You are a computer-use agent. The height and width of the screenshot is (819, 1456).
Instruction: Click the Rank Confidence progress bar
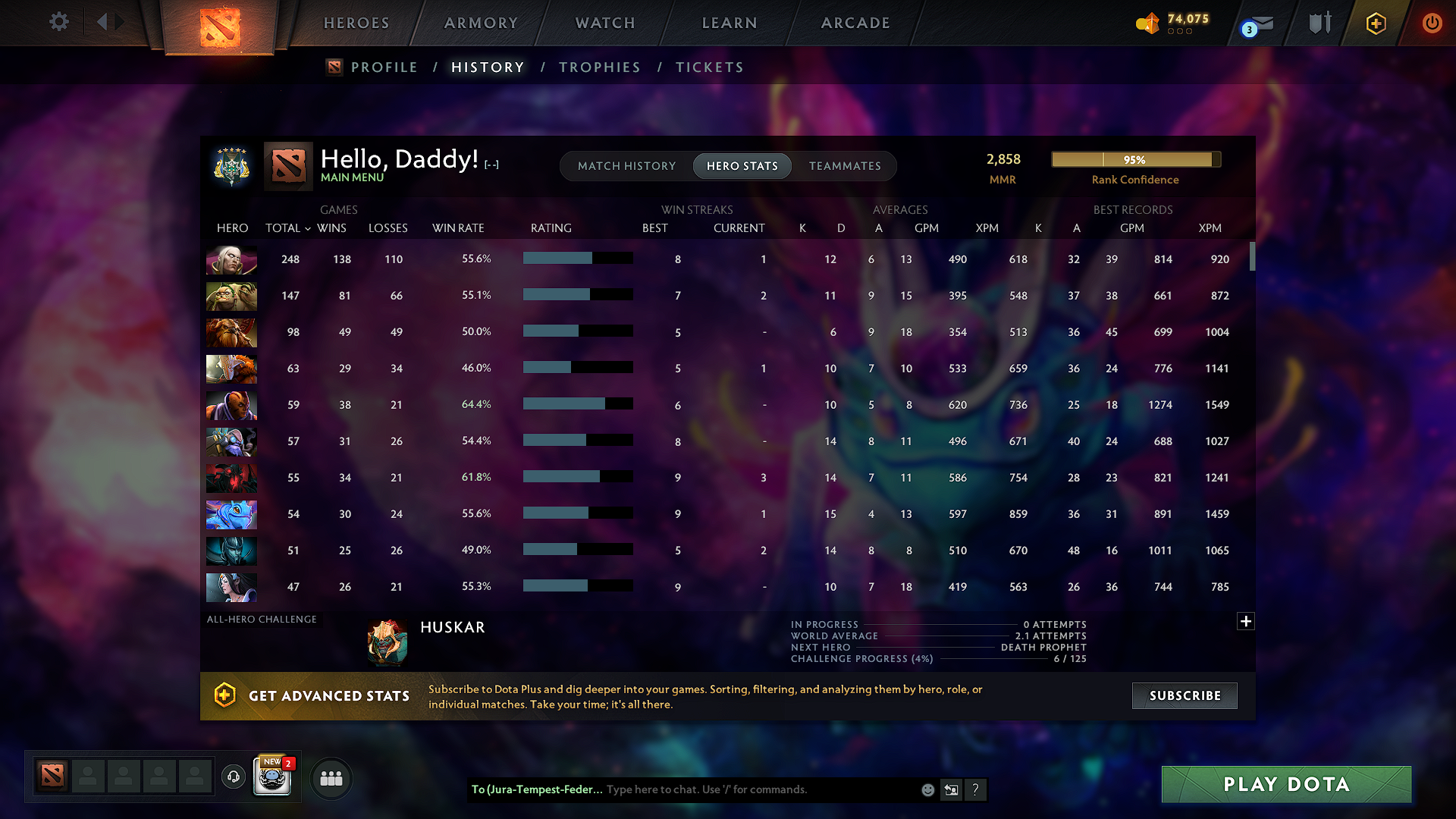coord(1134,159)
